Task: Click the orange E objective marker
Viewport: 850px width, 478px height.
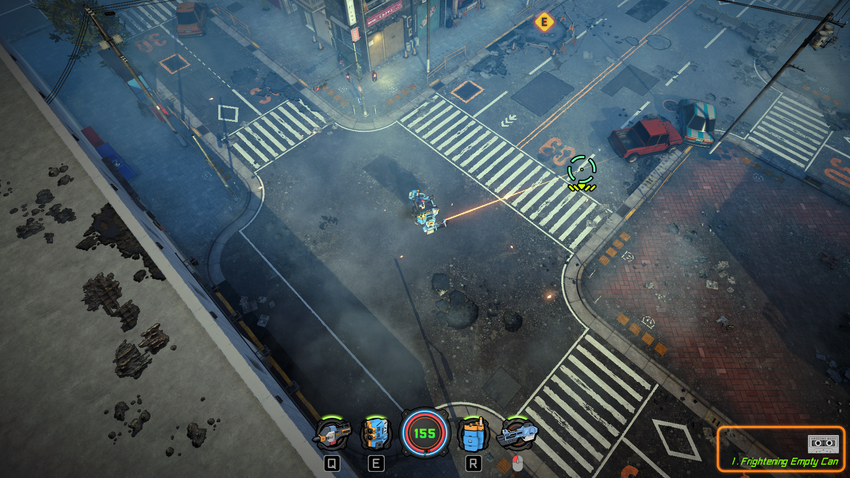Action: click(544, 21)
